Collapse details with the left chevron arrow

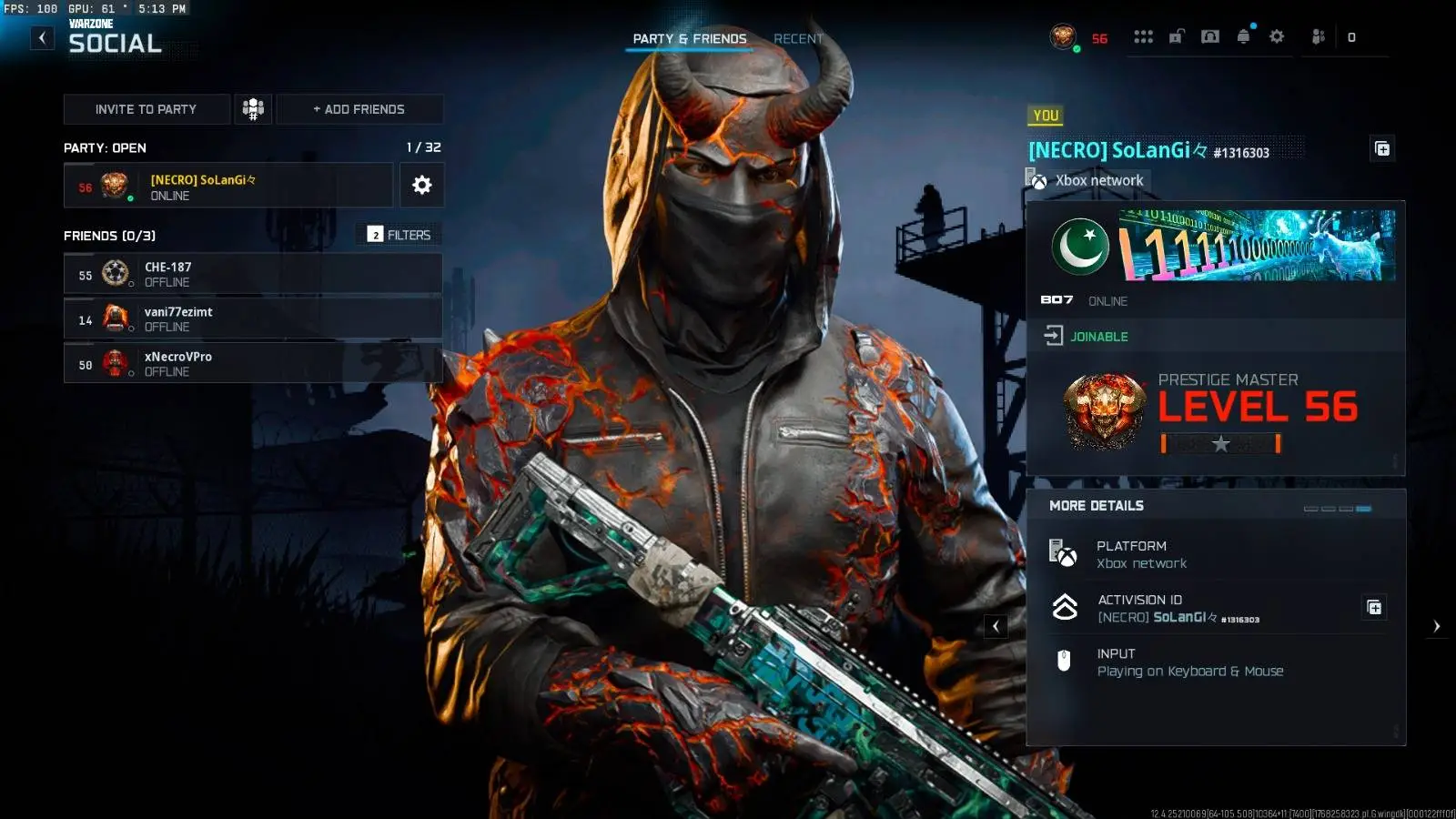coord(996,626)
